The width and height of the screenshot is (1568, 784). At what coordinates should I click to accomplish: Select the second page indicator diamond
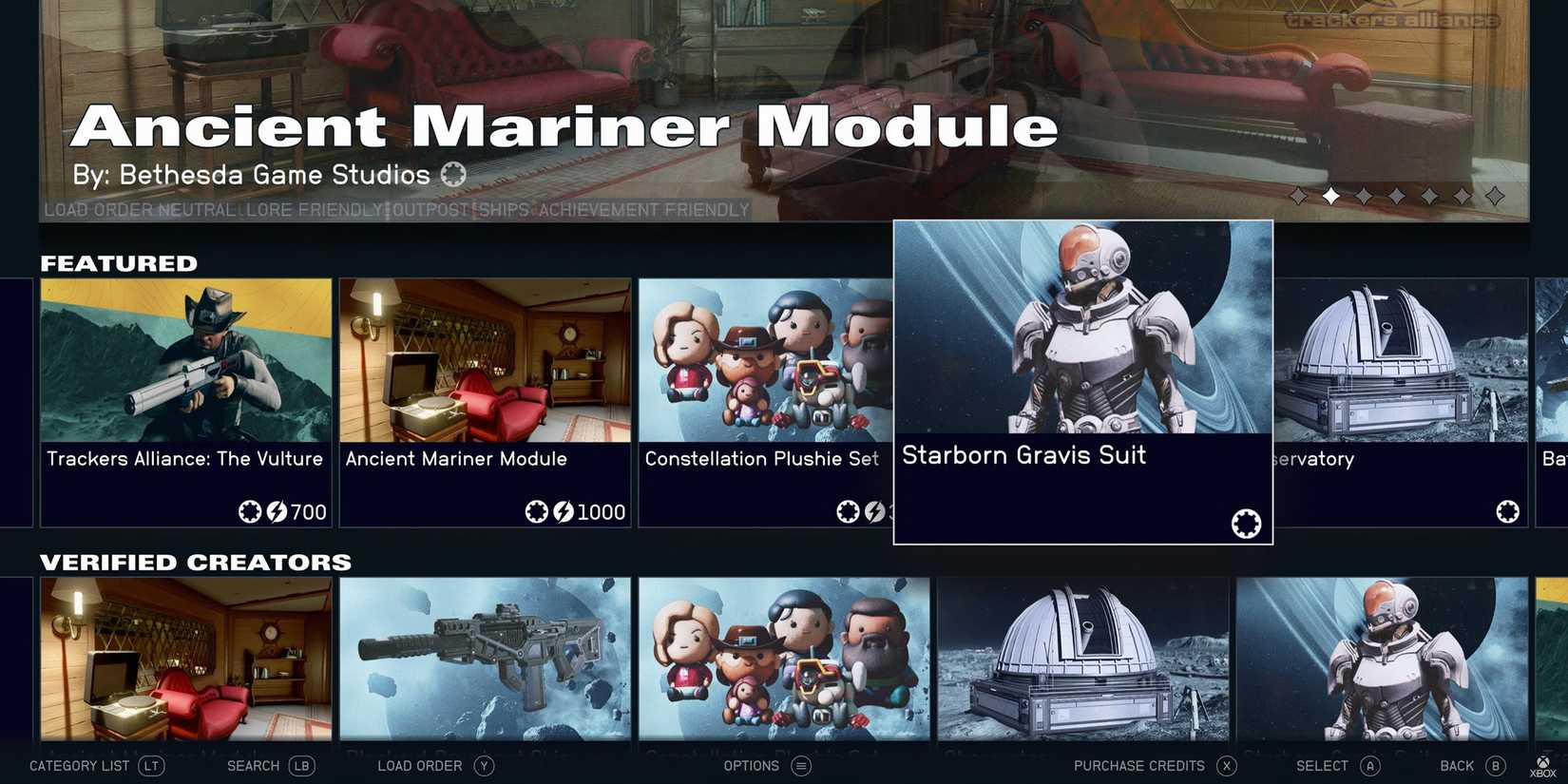[x=1331, y=196]
